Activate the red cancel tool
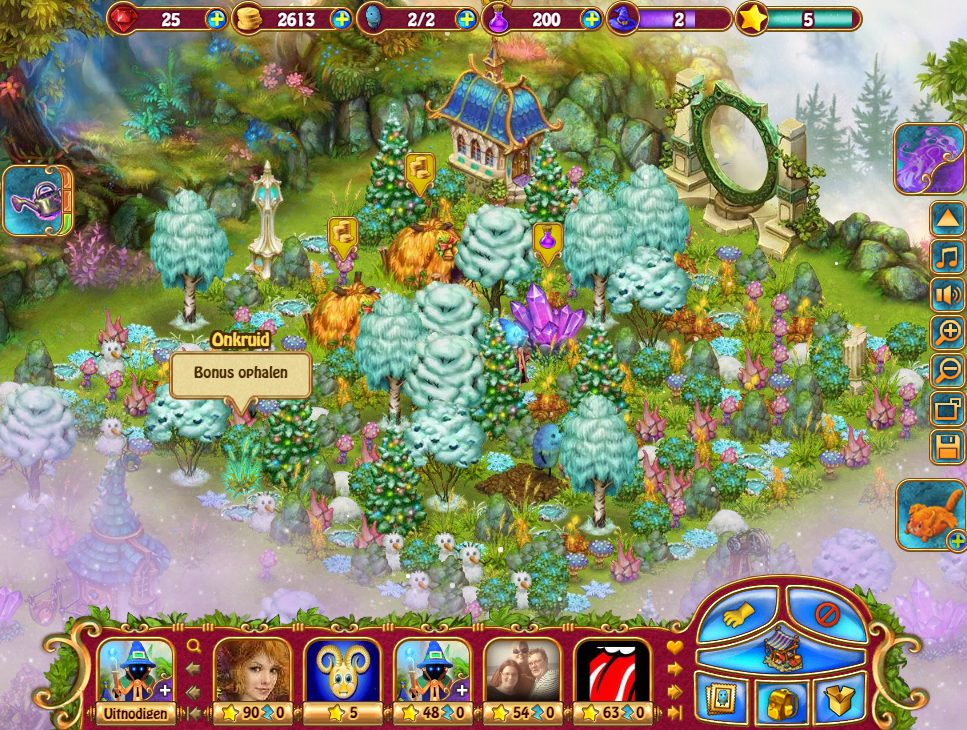The image size is (967, 730). pos(826,615)
